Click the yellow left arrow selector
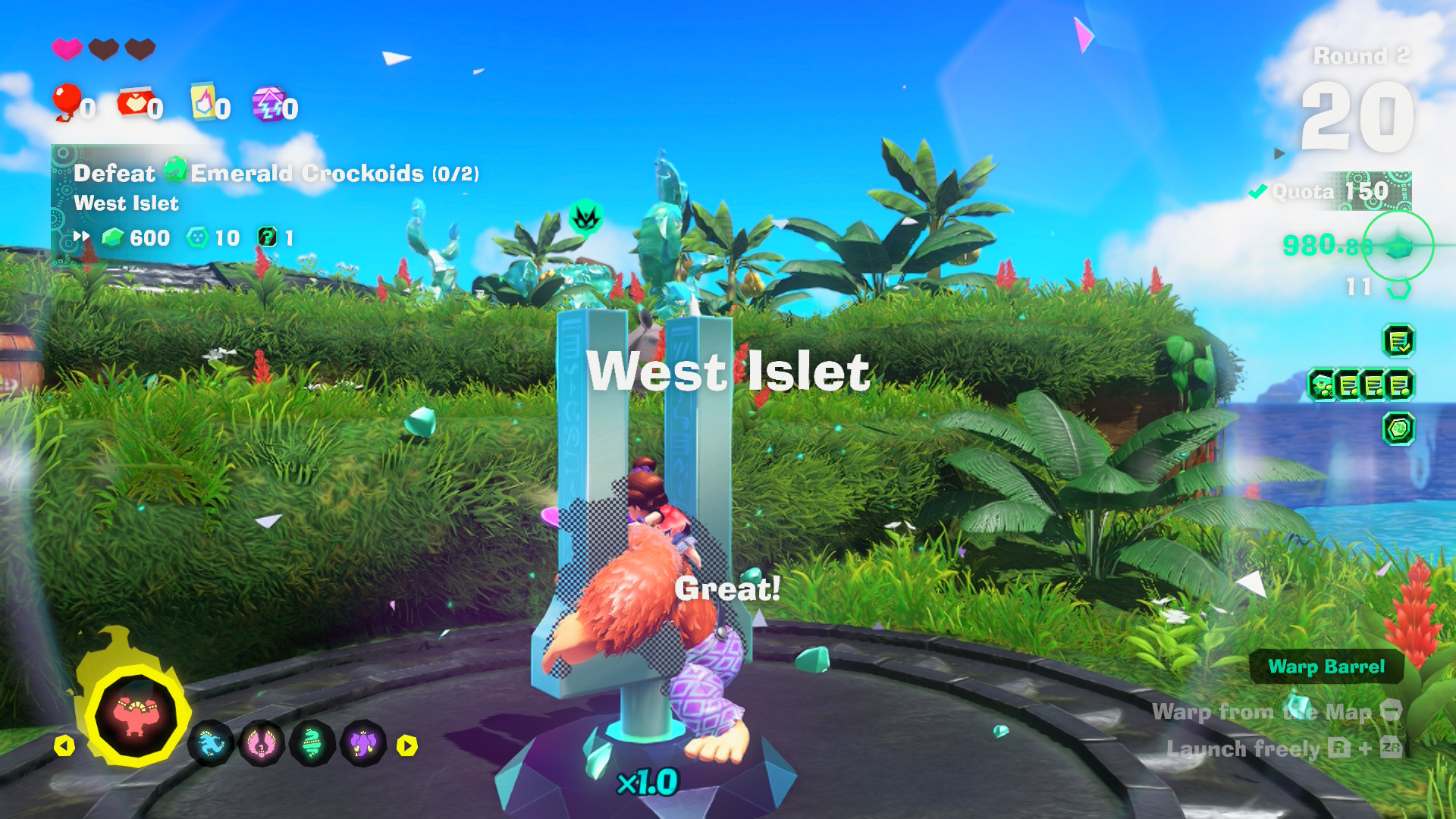This screenshot has width=1456, height=819. (x=64, y=746)
